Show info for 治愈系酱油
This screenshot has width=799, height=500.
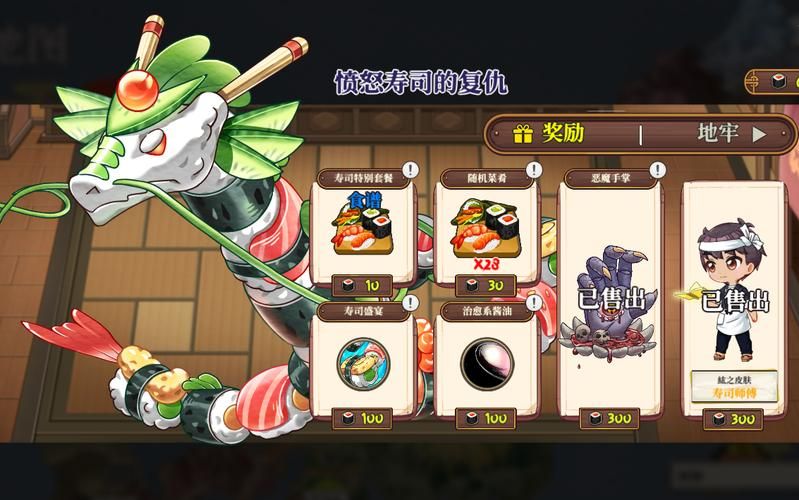click(533, 303)
